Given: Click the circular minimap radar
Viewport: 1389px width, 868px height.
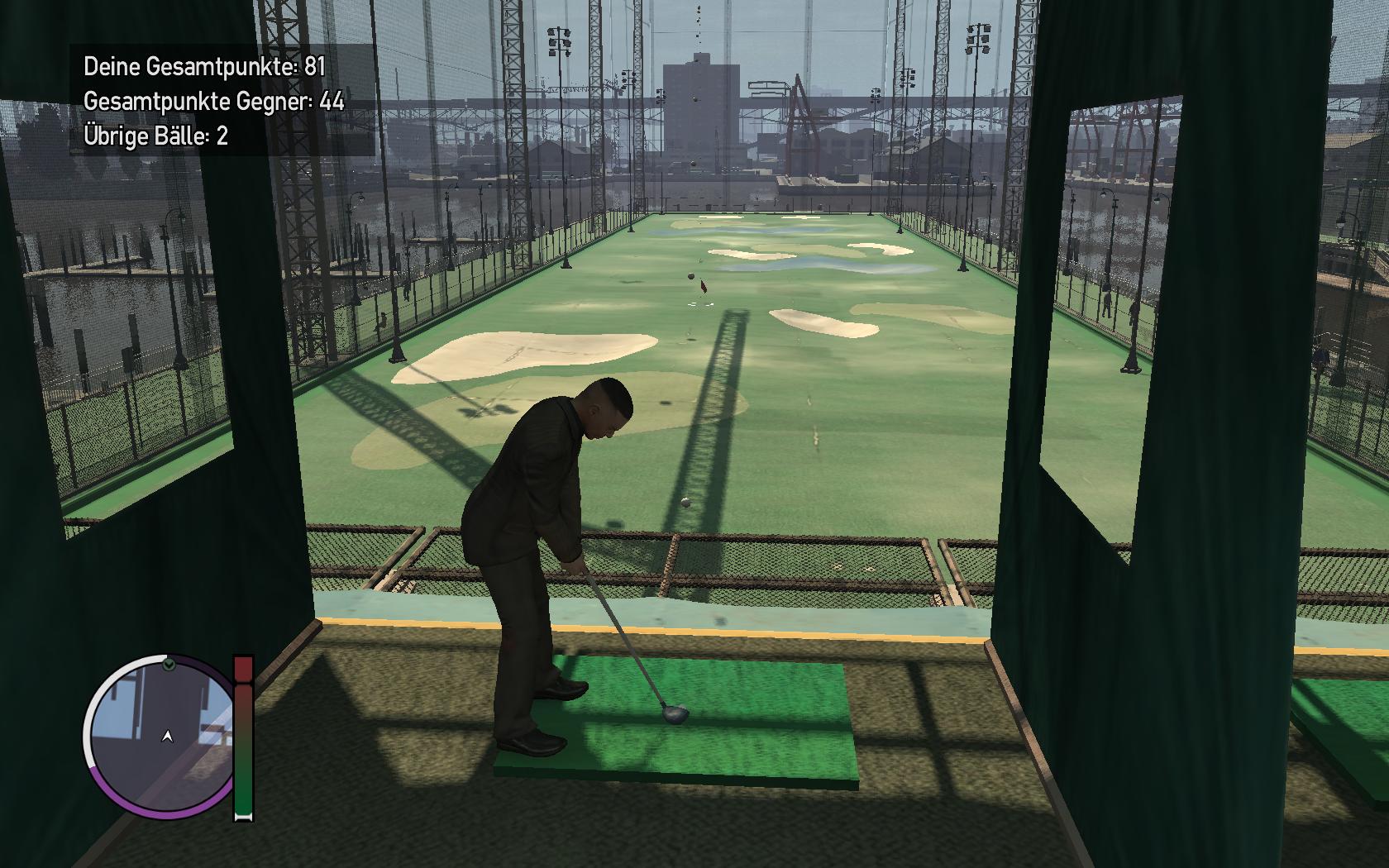Looking at the screenshot, I should 162,735.
